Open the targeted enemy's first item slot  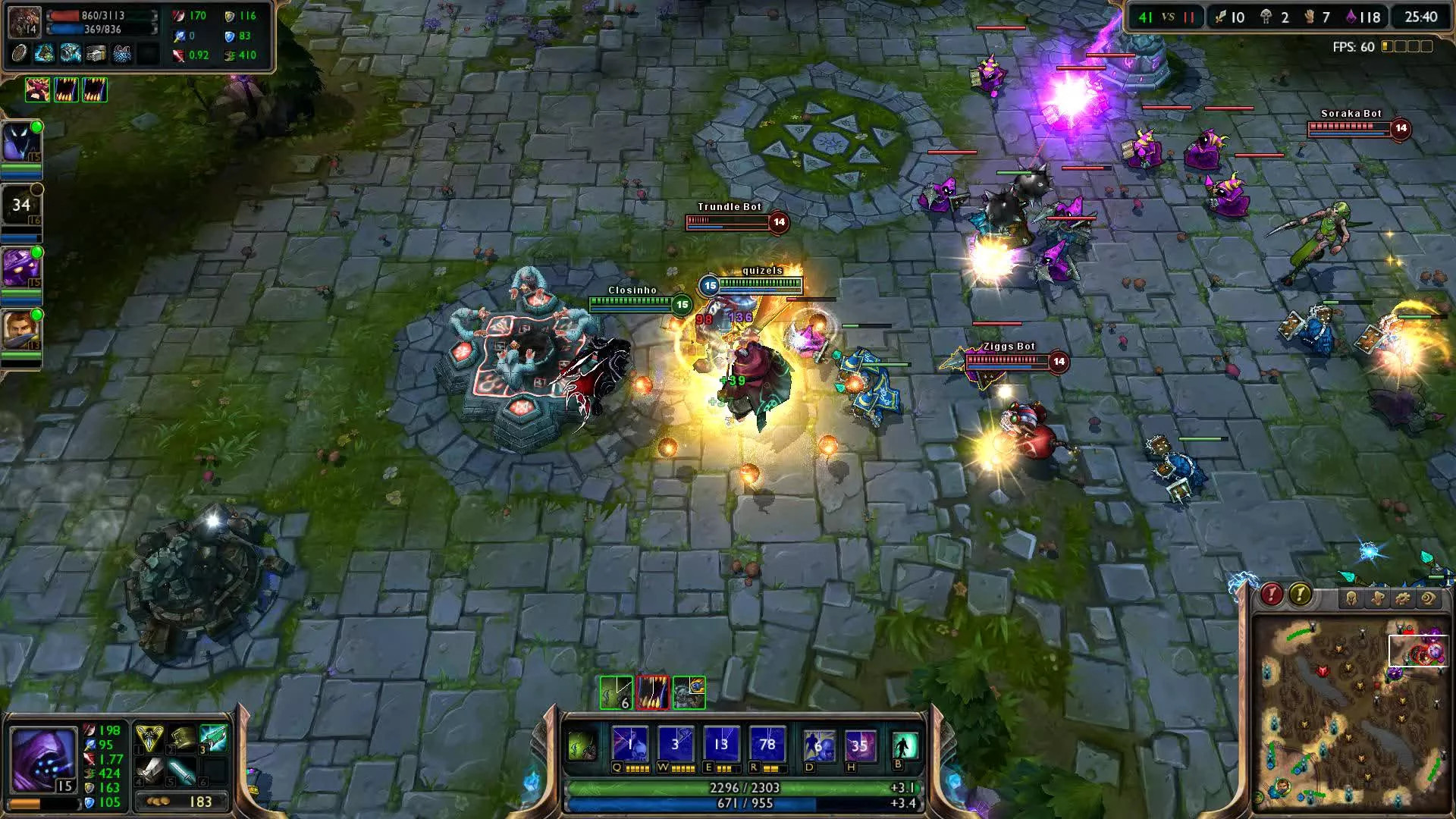click(x=19, y=55)
